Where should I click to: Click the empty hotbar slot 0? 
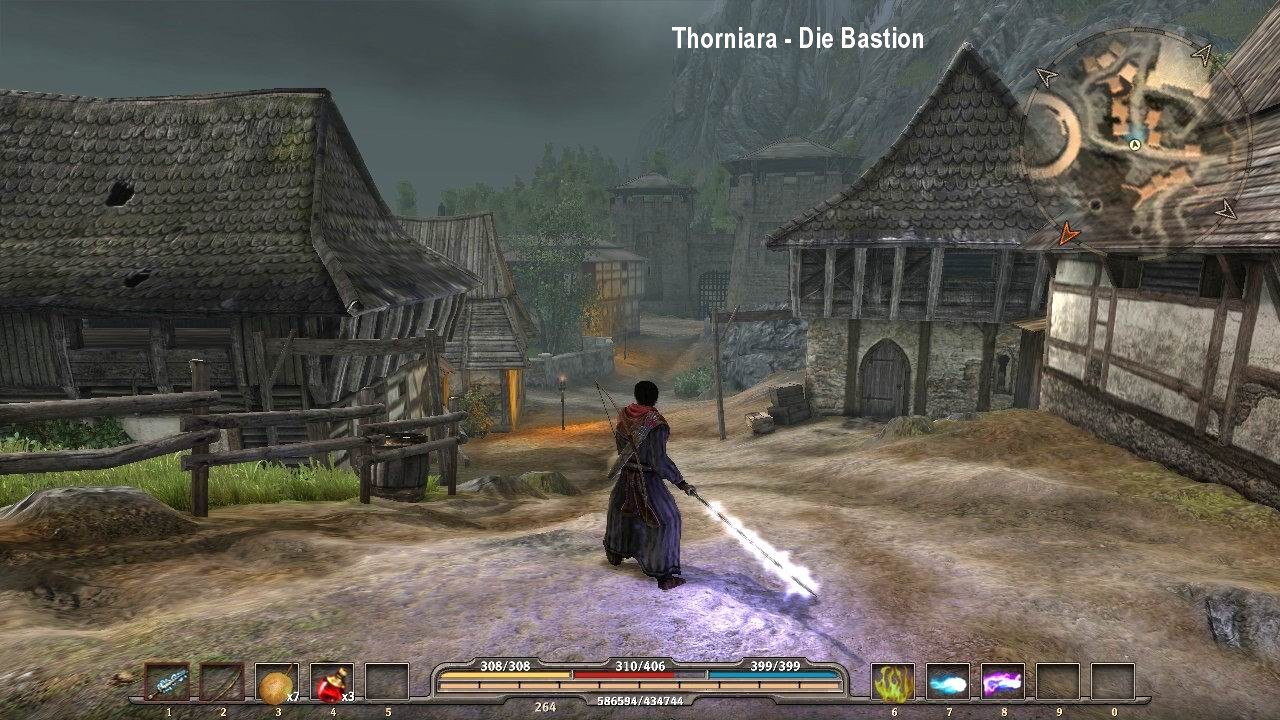tap(1113, 681)
